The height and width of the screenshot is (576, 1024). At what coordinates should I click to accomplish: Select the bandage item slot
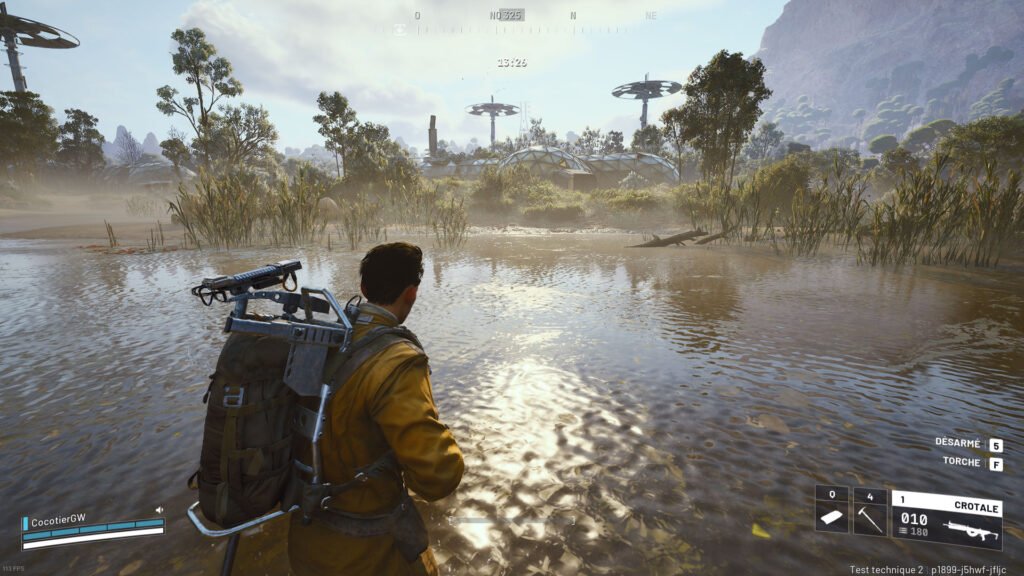click(x=832, y=511)
